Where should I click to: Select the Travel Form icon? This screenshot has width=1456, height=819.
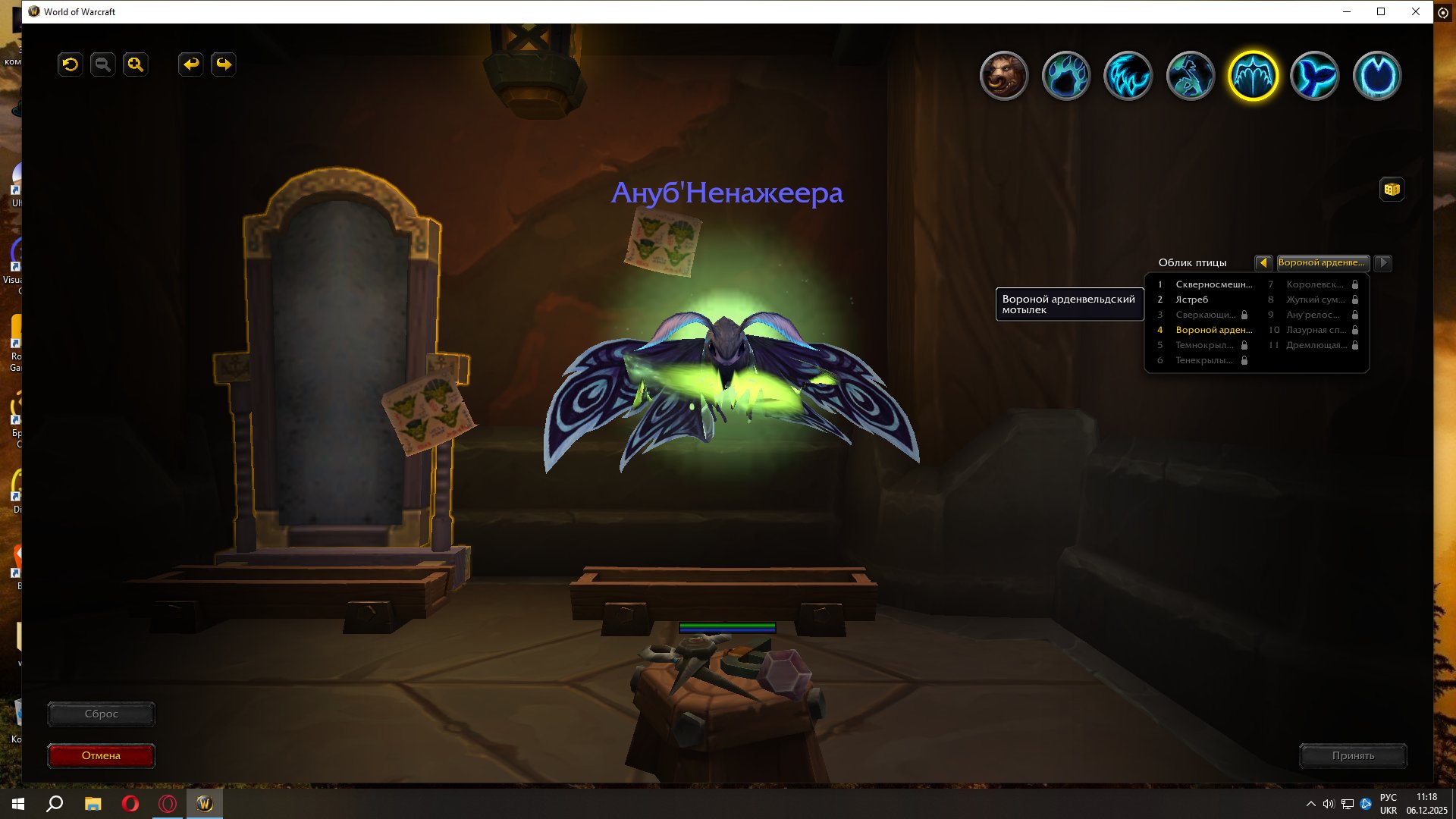(x=1190, y=76)
